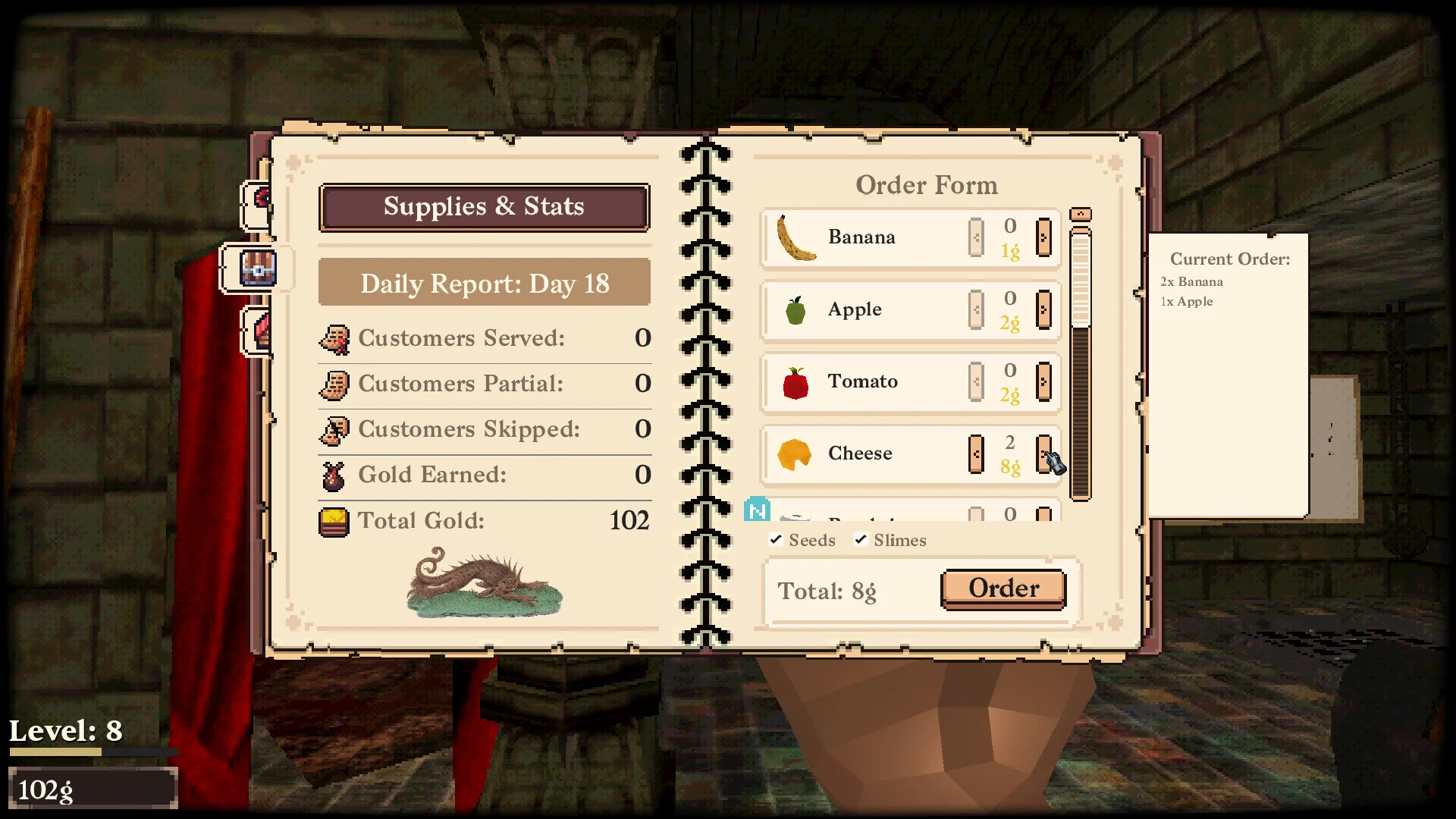1456x819 pixels.
Task: Add one more Cheese to the order
Action: [x=1043, y=453]
